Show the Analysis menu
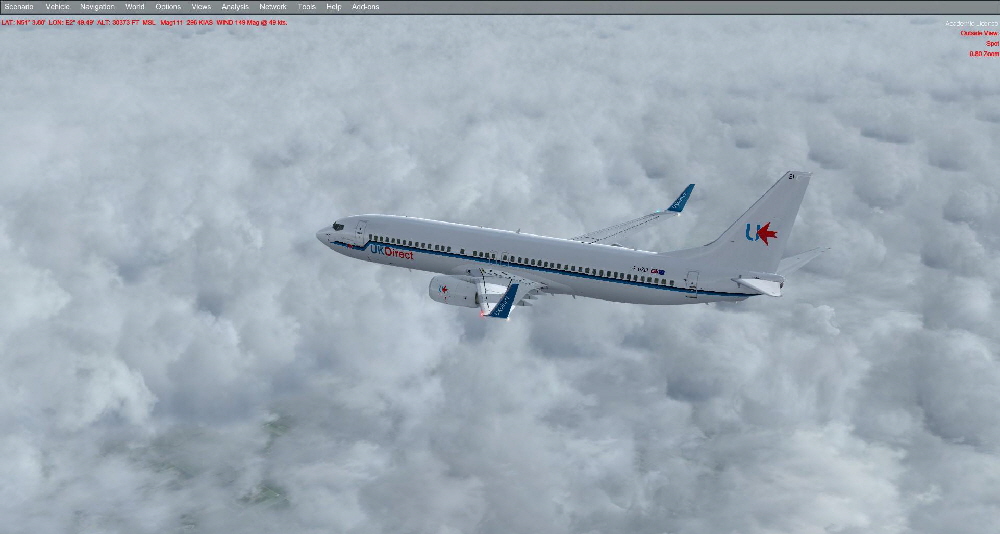The image size is (1000, 534). 235,7
